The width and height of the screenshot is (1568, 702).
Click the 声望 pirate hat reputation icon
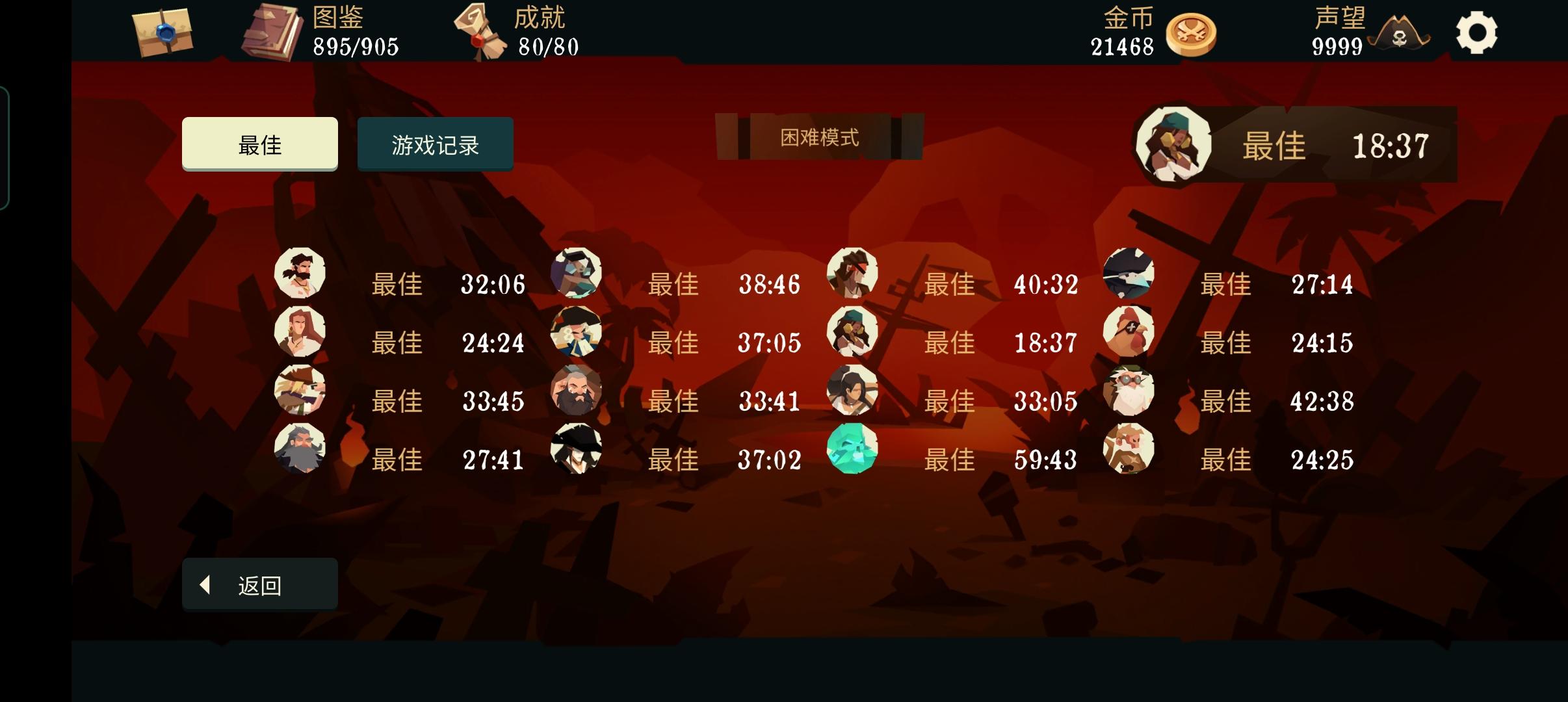point(1404,36)
